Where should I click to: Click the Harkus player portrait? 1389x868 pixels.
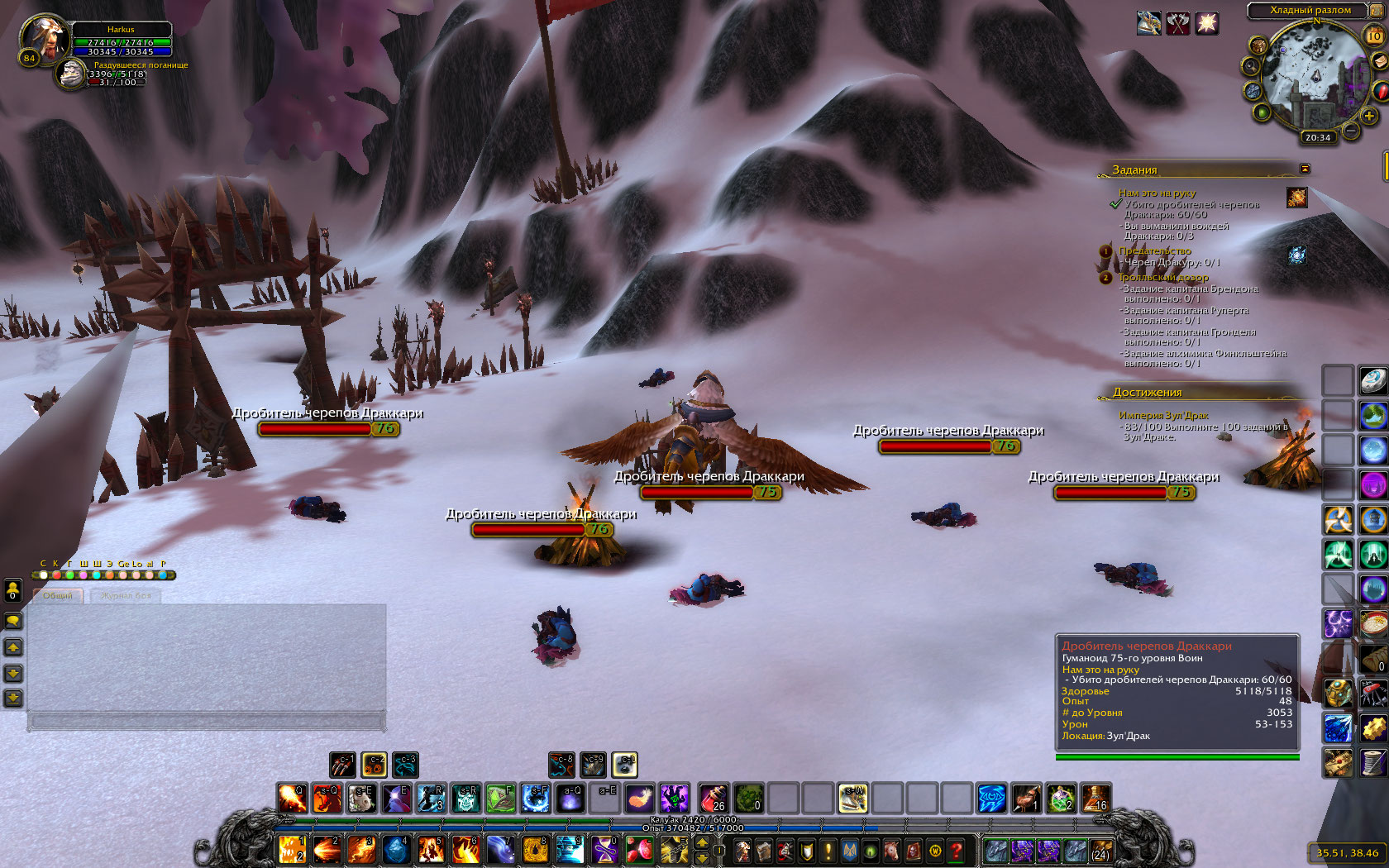[x=44, y=37]
